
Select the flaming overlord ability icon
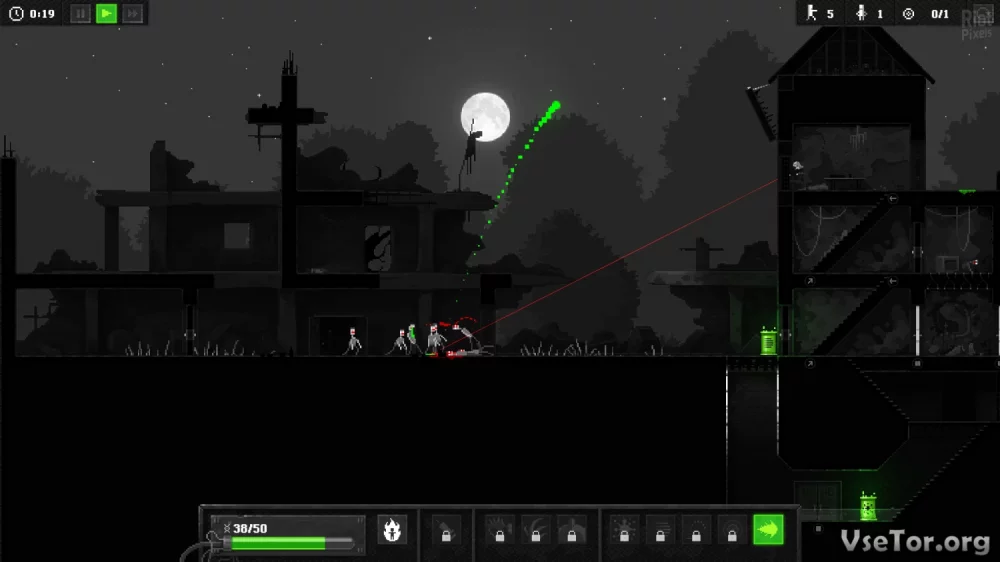click(x=392, y=530)
